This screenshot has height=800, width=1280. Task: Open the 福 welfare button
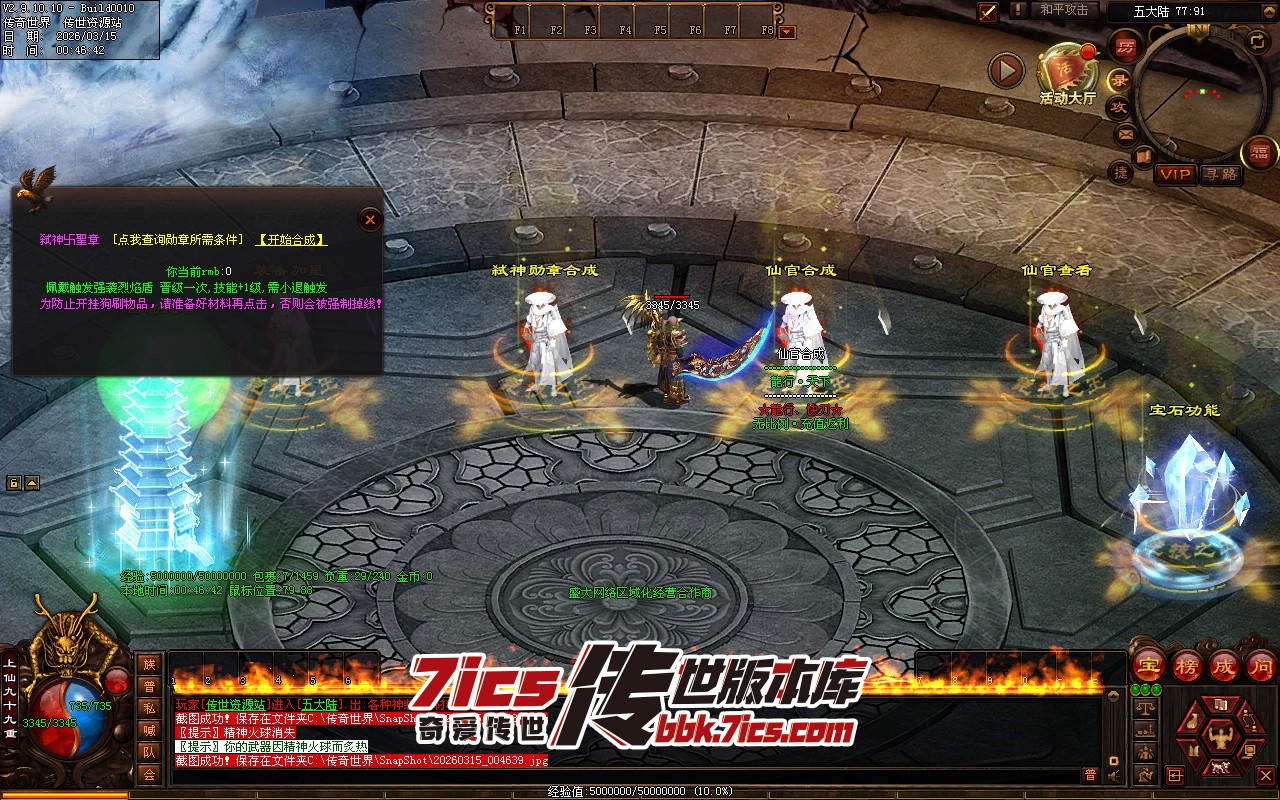(x=1258, y=153)
